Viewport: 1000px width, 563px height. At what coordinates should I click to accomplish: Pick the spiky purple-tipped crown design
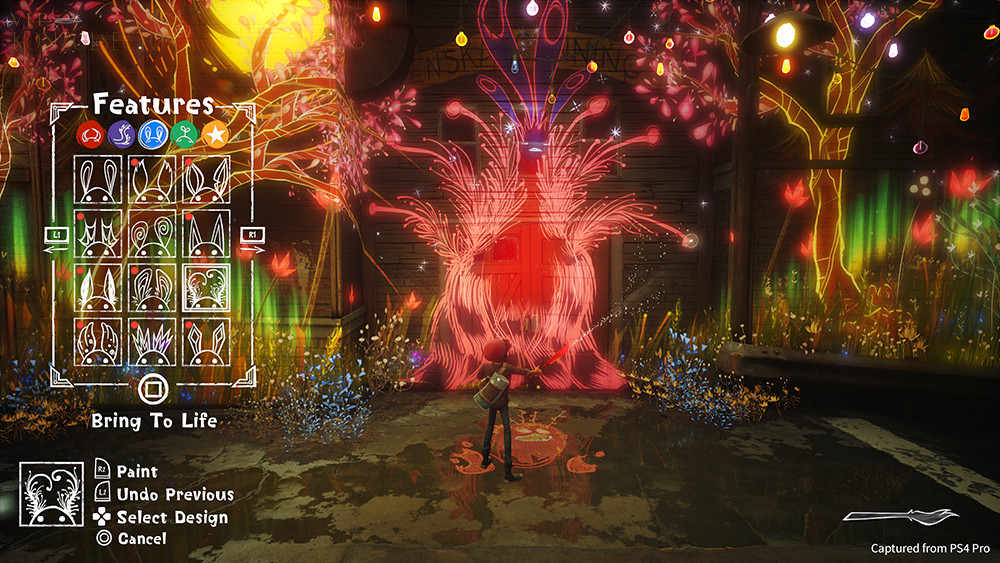[x=152, y=342]
